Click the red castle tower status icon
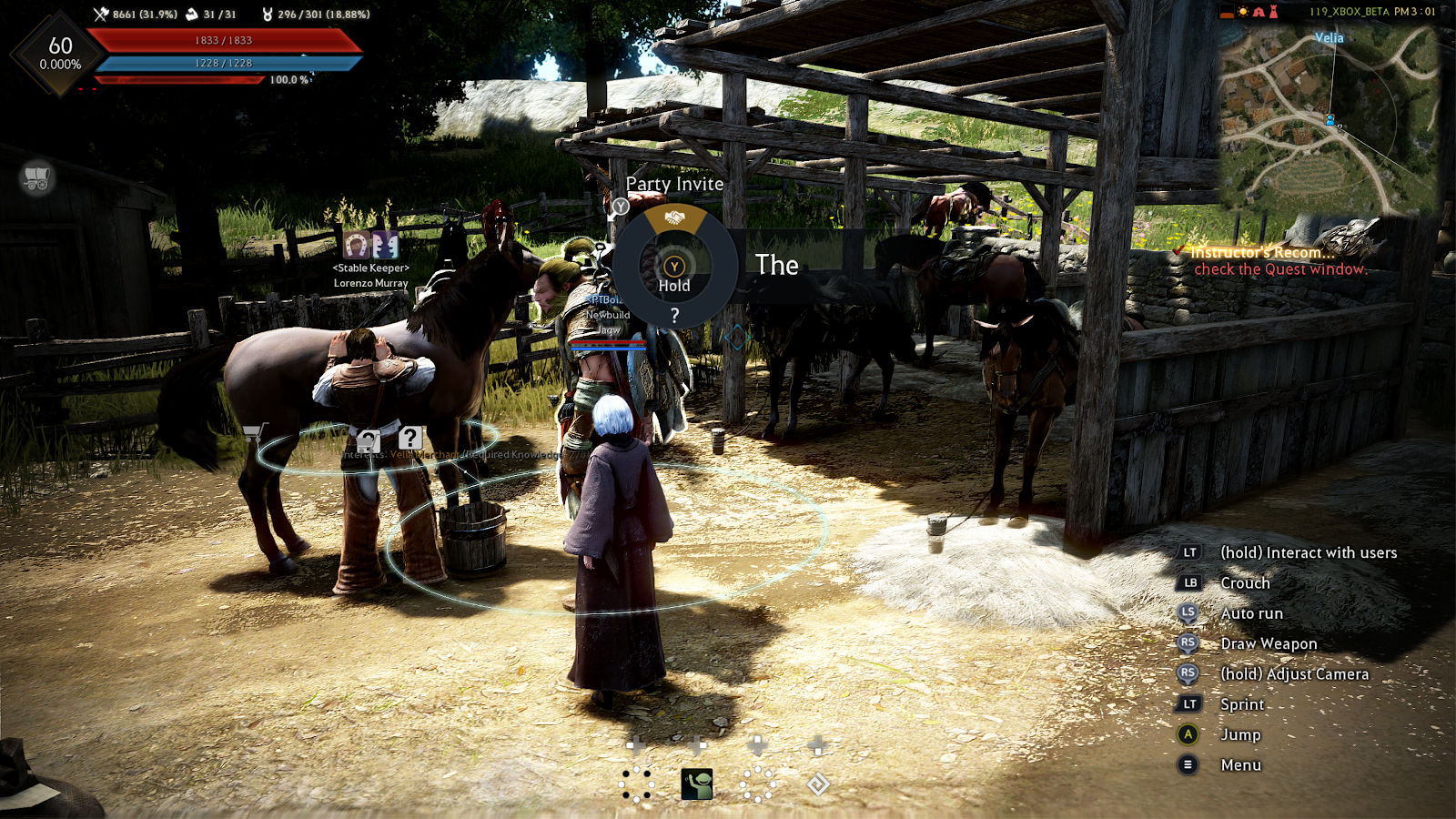Screen dimensions: 1456x819 [1273, 12]
